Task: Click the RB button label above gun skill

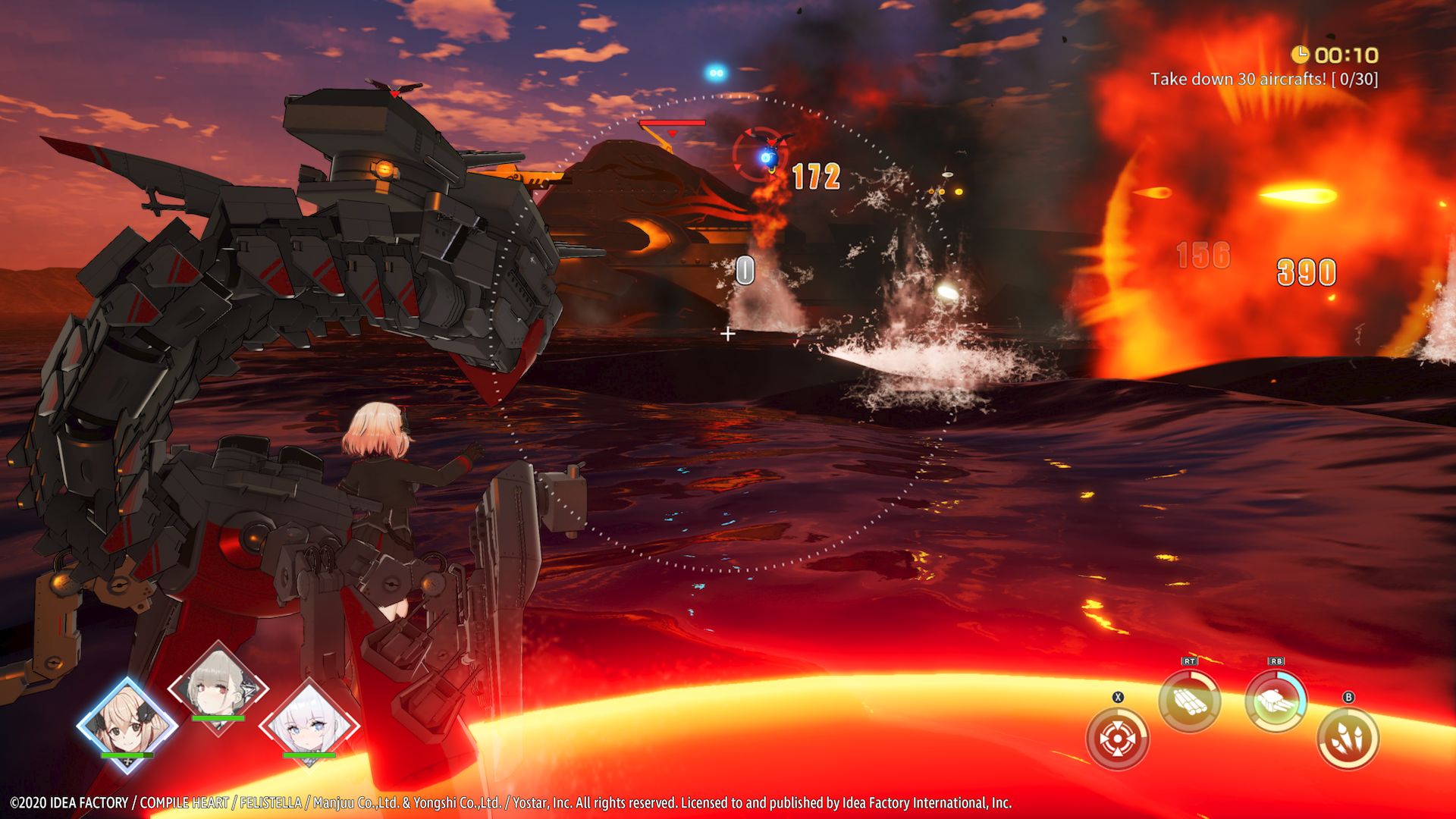Action: point(1276,661)
